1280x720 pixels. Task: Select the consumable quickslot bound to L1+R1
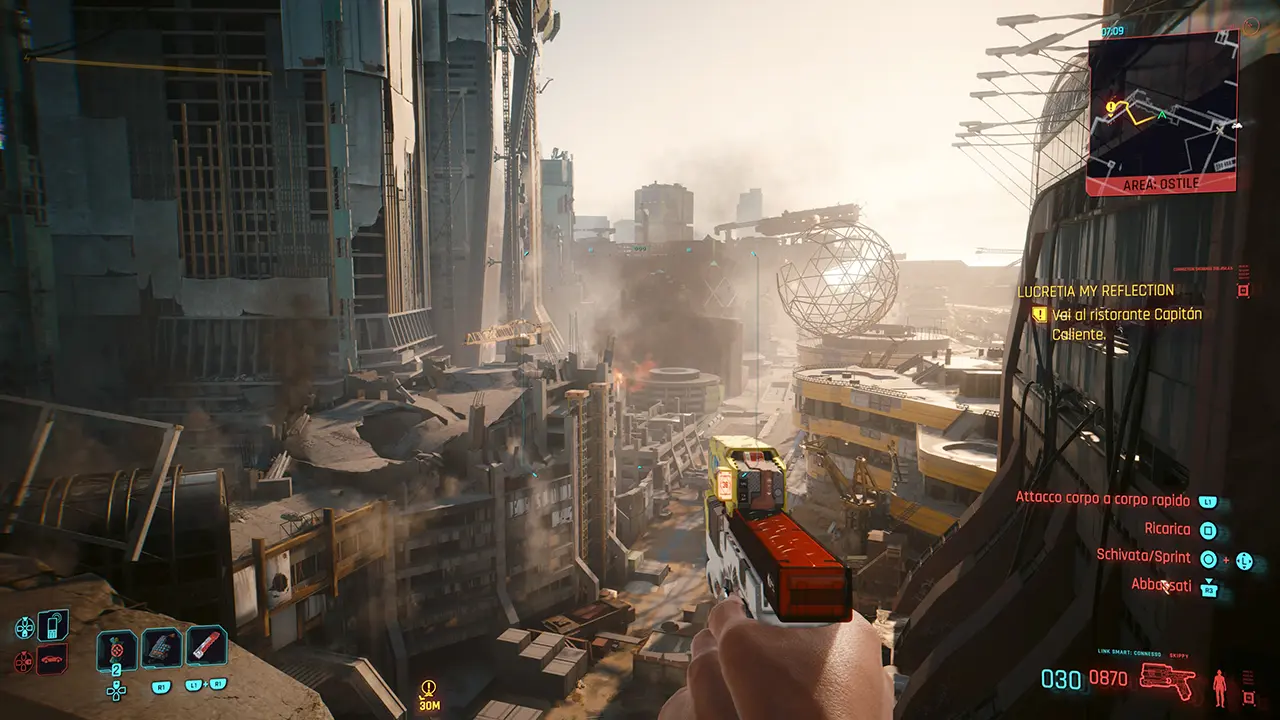point(206,645)
